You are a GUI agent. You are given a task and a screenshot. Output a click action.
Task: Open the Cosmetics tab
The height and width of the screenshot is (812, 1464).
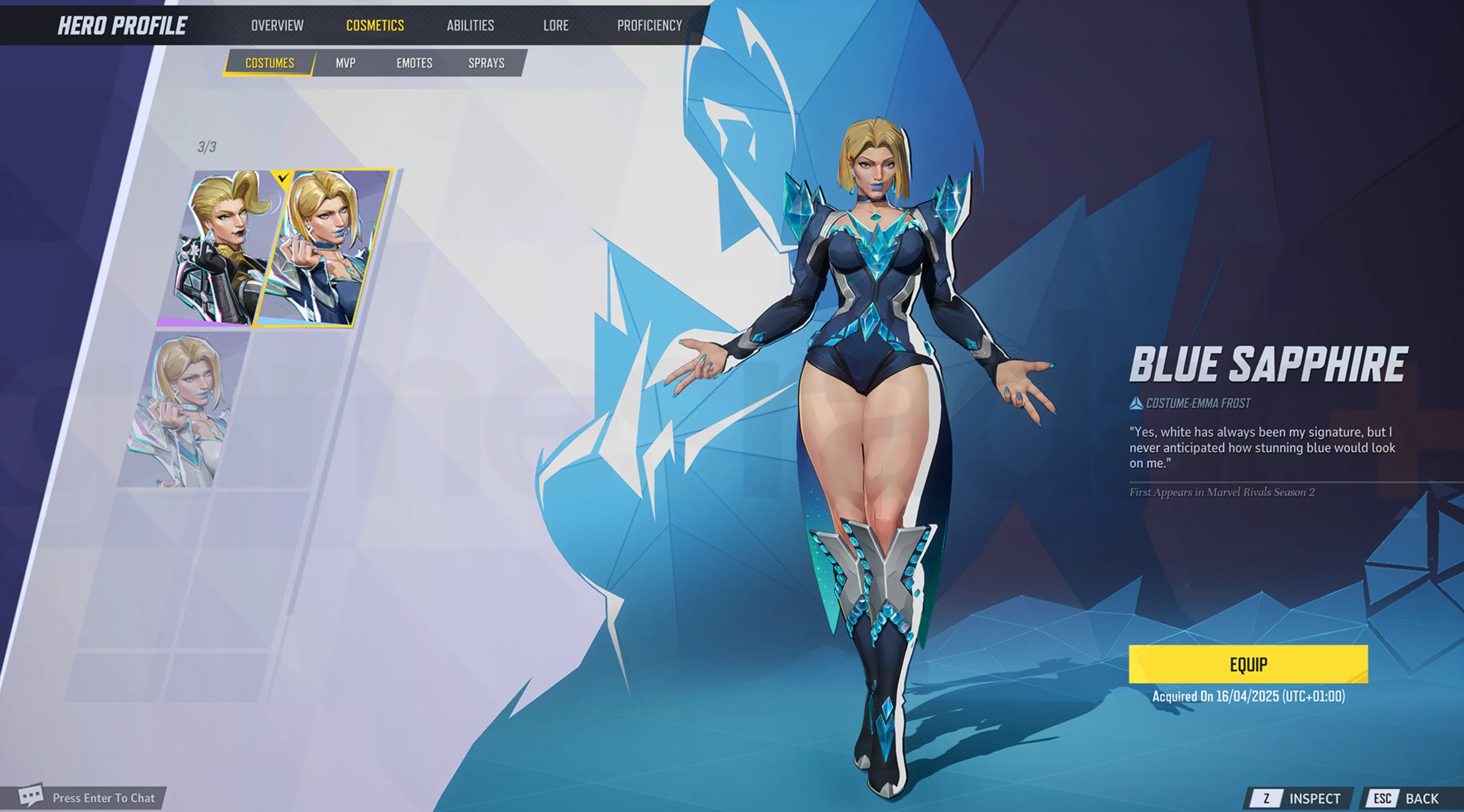(x=375, y=26)
